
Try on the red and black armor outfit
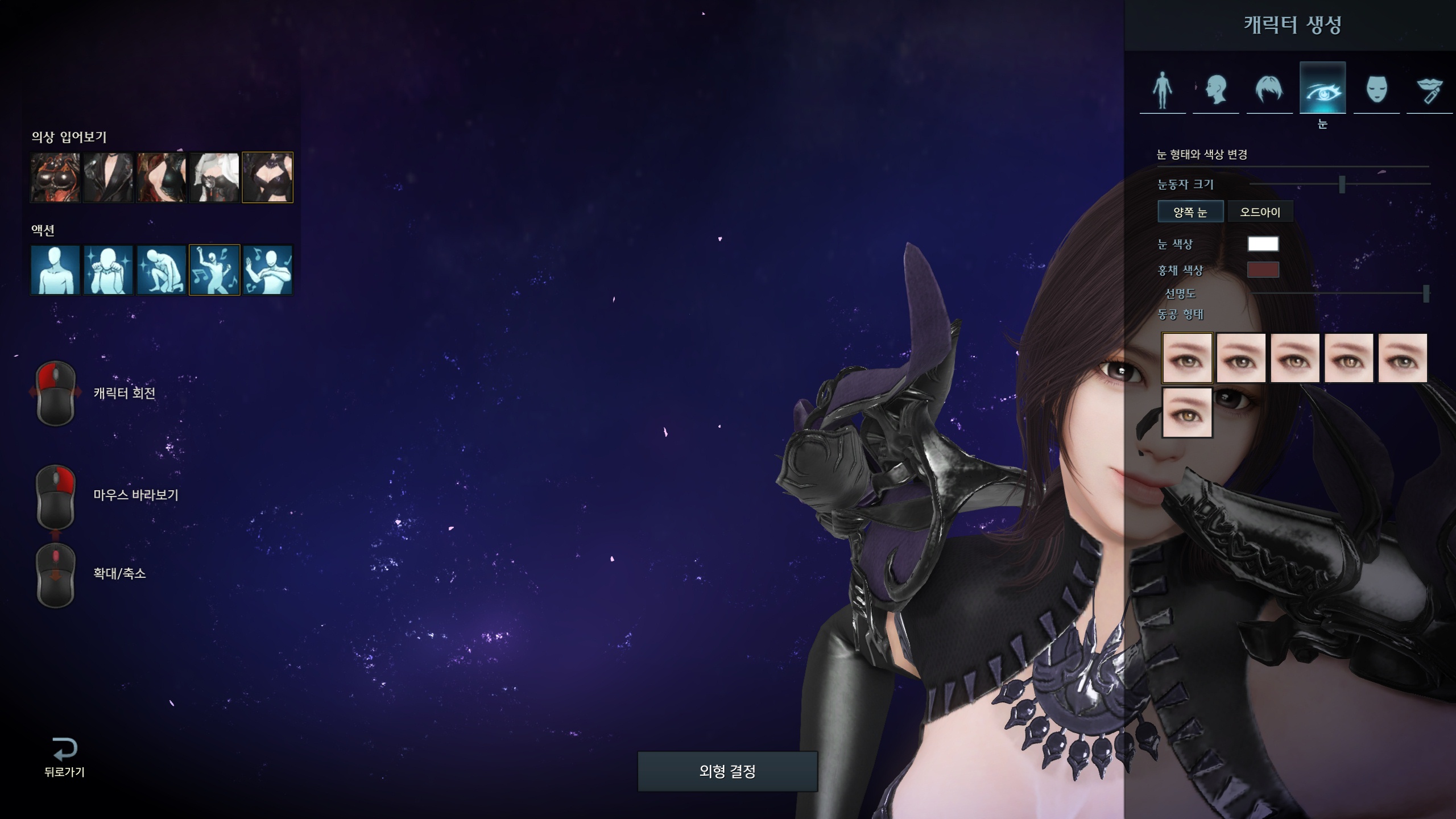[55, 177]
